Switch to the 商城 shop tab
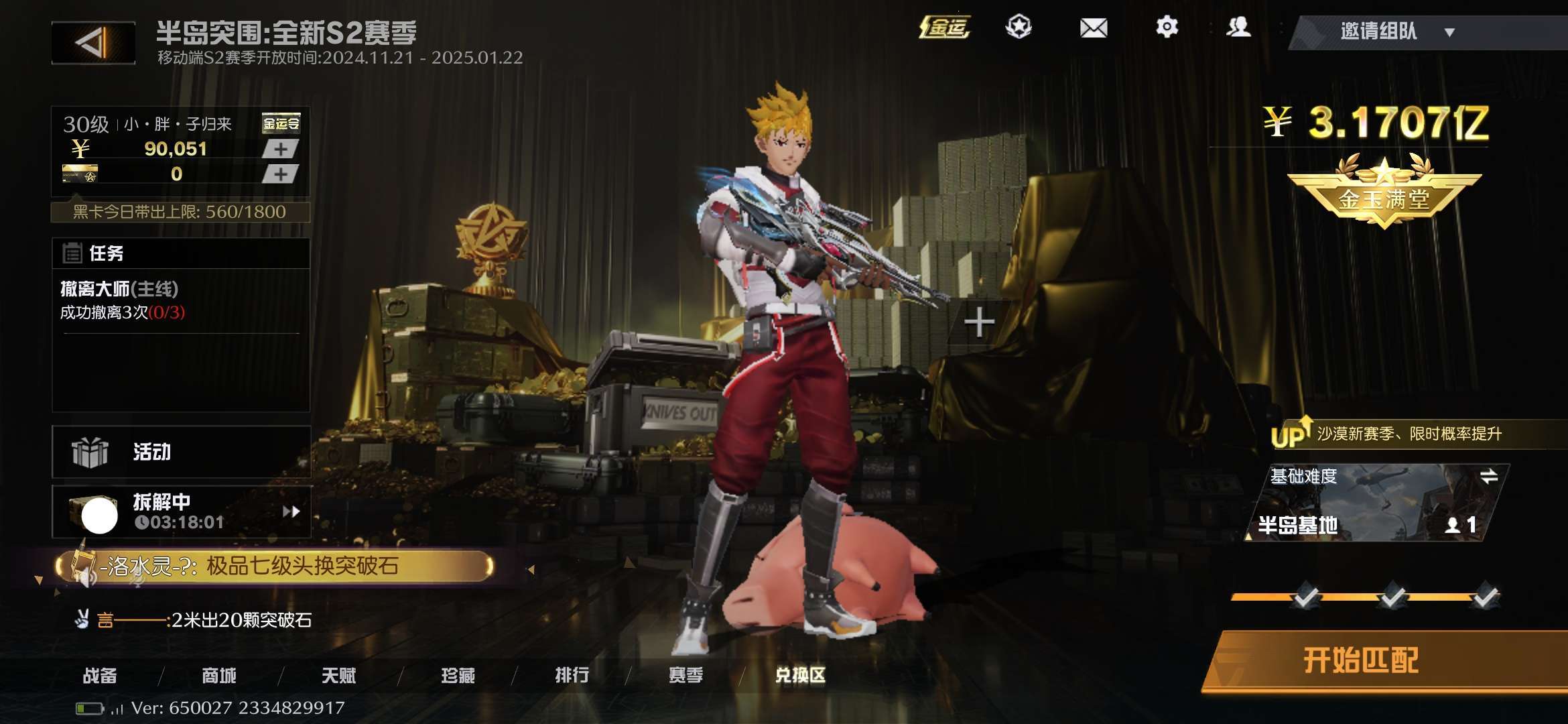 [x=219, y=676]
